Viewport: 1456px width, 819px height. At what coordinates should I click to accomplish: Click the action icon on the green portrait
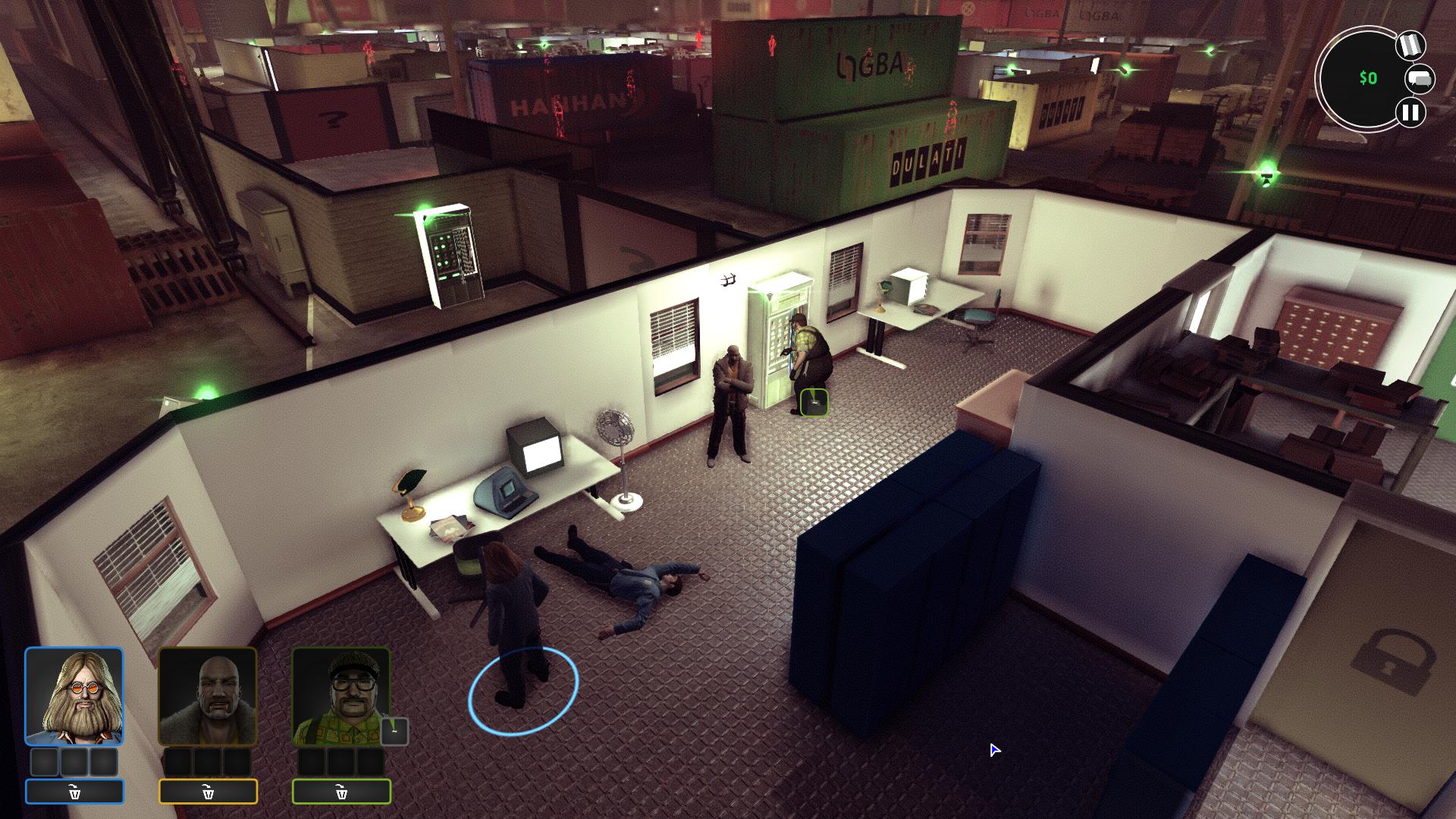[394, 731]
